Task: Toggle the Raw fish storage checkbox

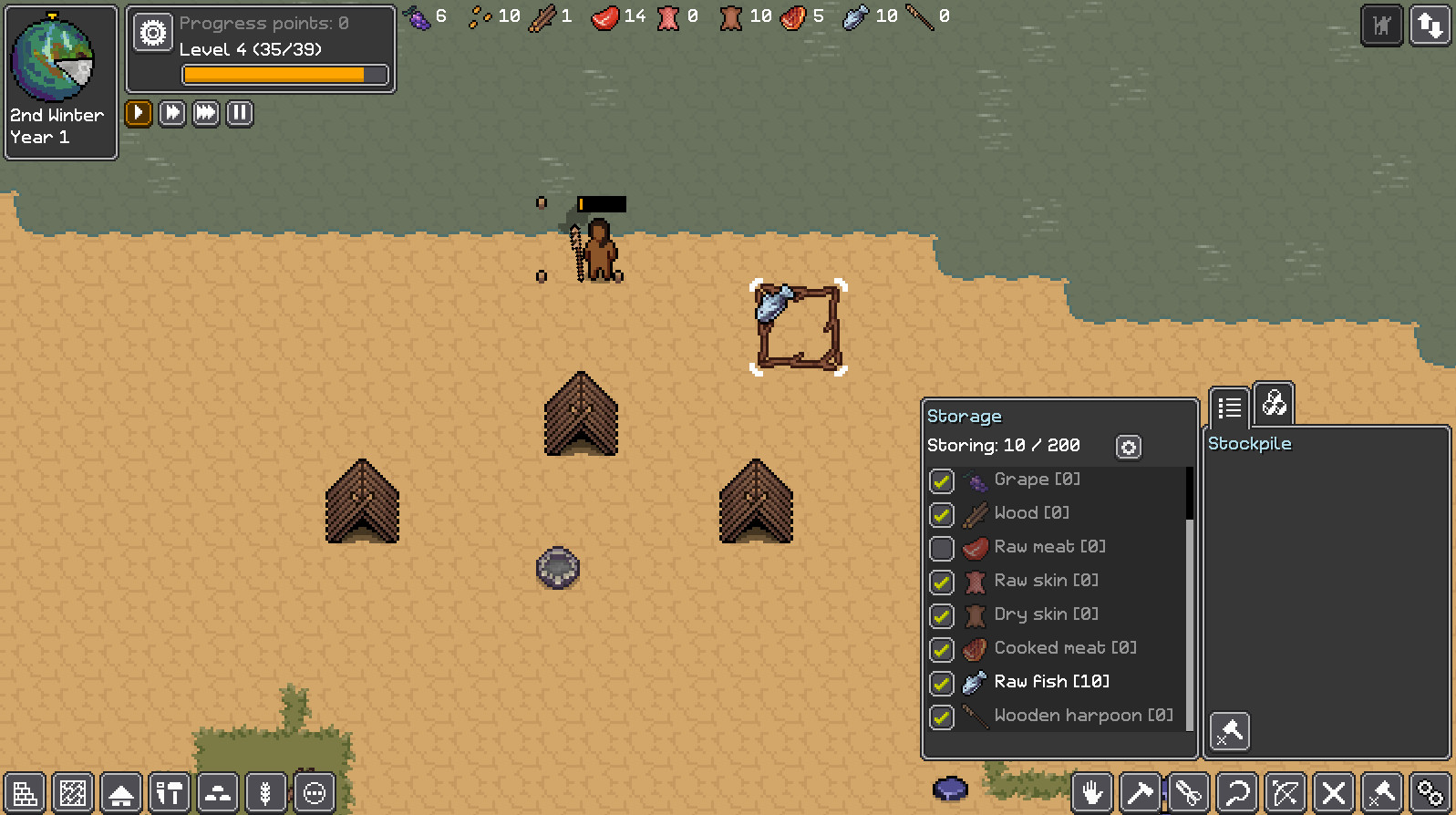Action: click(942, 683)
